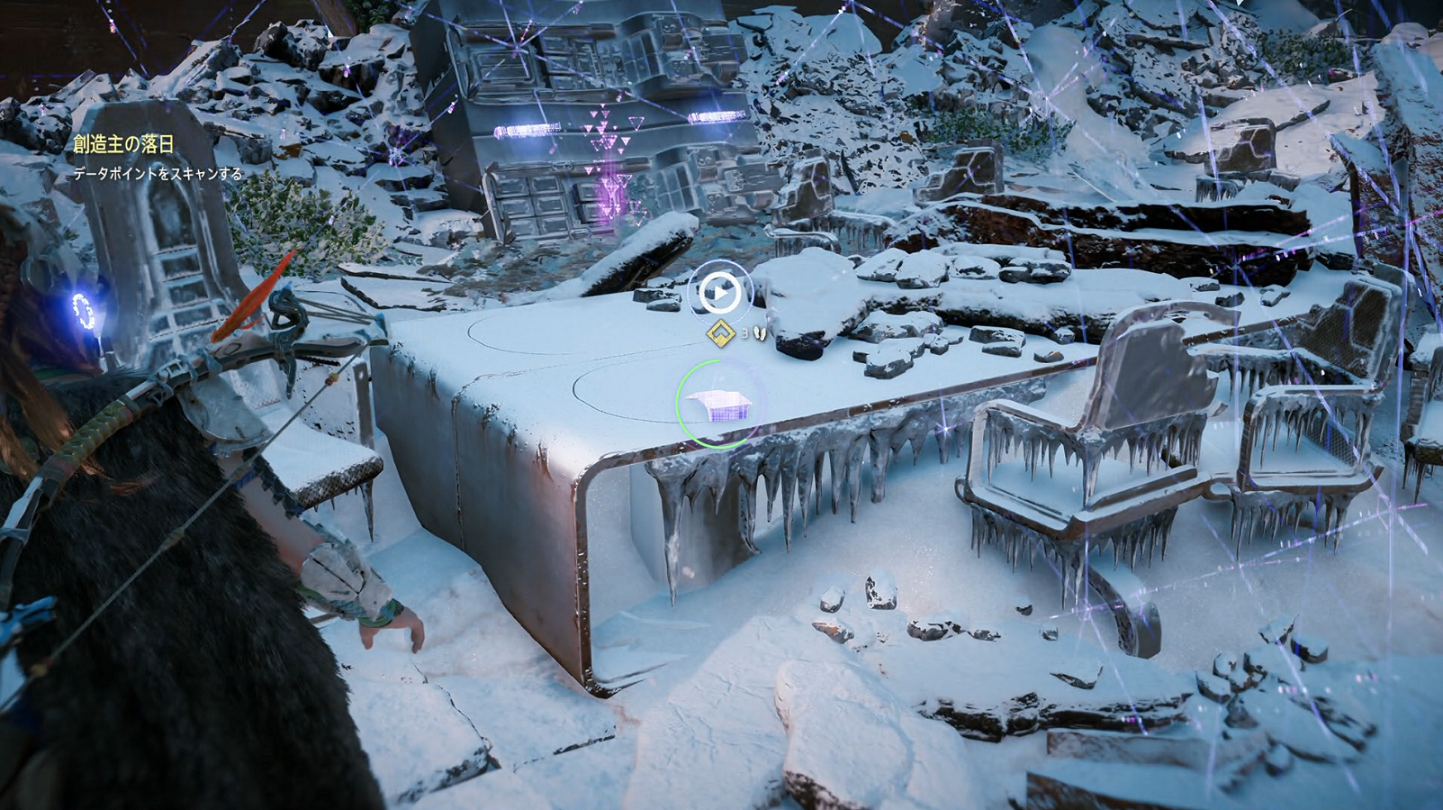The image size is (1443, 810).
Task: Click the audio datapoint play icon
Action: tap(720, 292)
